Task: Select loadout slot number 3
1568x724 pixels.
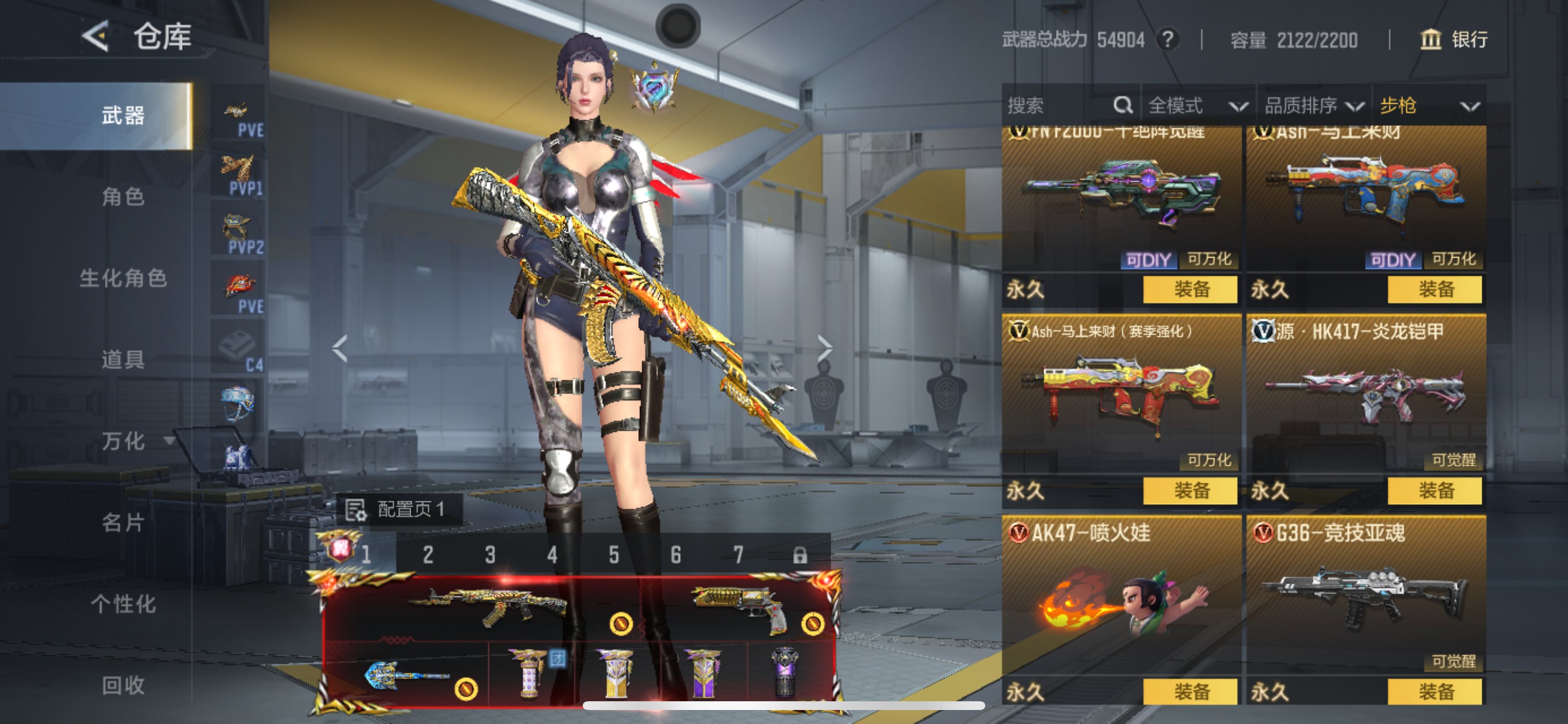Action: click(x=490, y=555)
